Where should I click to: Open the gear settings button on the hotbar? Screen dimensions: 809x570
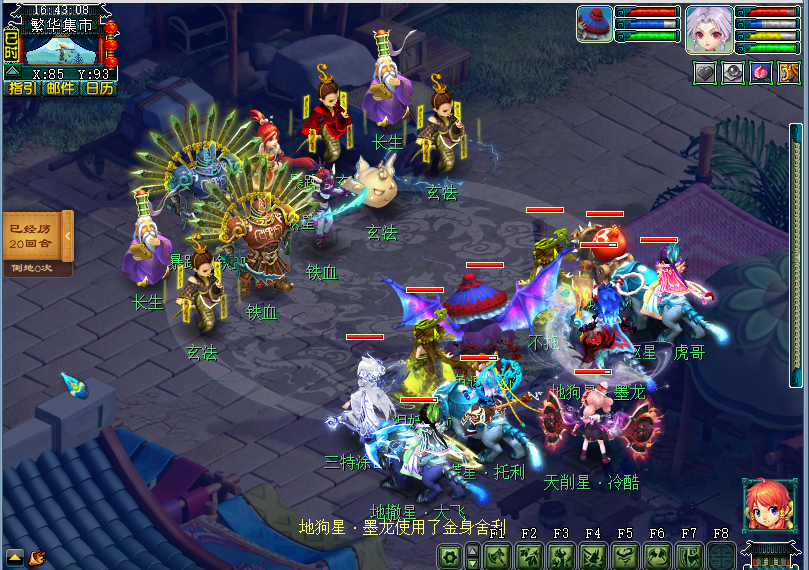(449, 556)
